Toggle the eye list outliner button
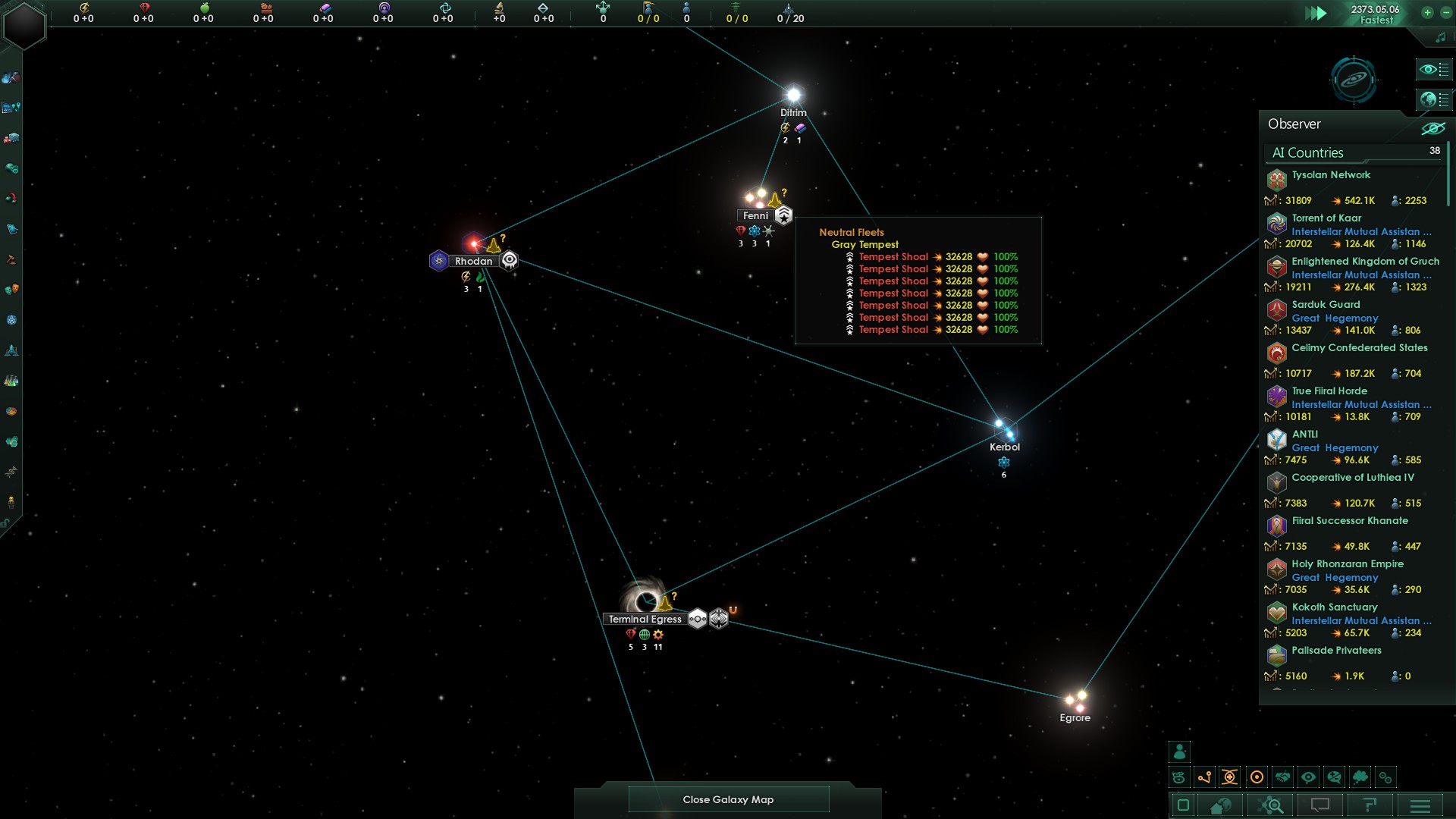Image resolution: width=1456 pixels, height=819 pixels. tap(1434, 70)
